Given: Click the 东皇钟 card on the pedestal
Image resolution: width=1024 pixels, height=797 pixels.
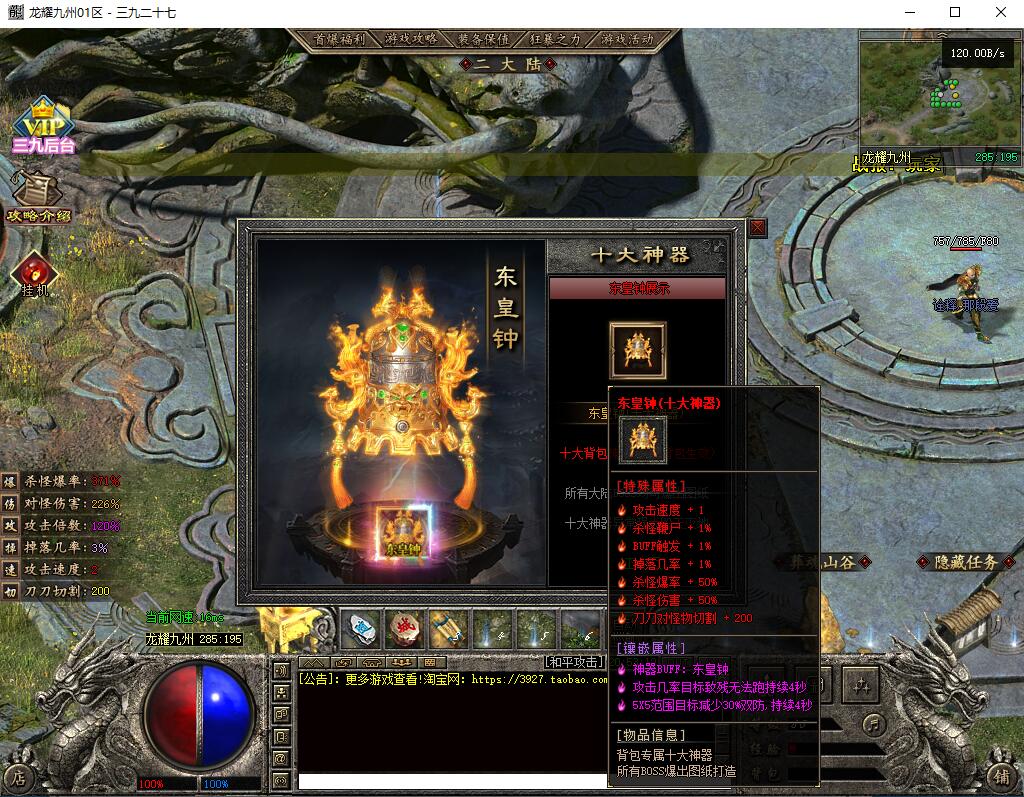Looking at the screenshot, I should click(404, 532).
